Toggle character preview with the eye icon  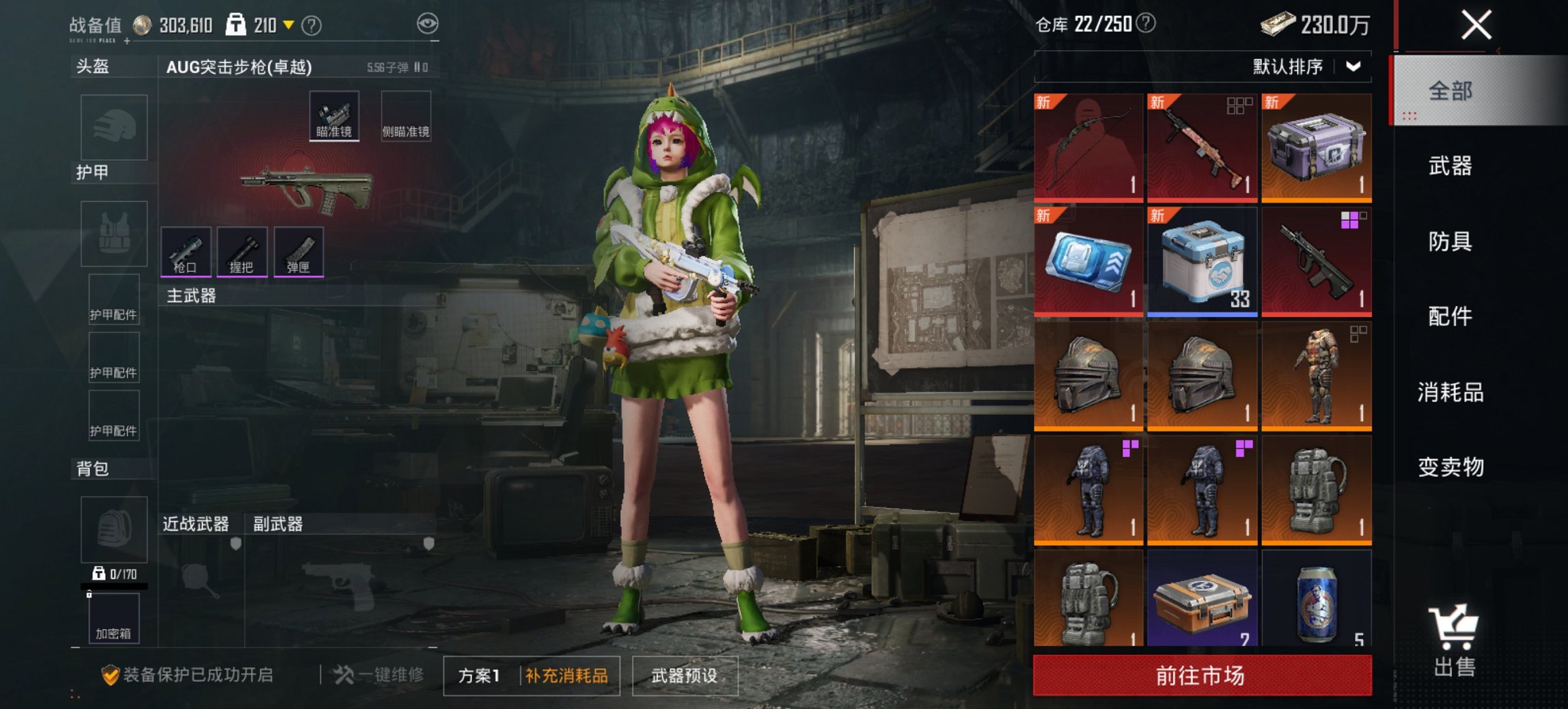(x=427, y=22)
